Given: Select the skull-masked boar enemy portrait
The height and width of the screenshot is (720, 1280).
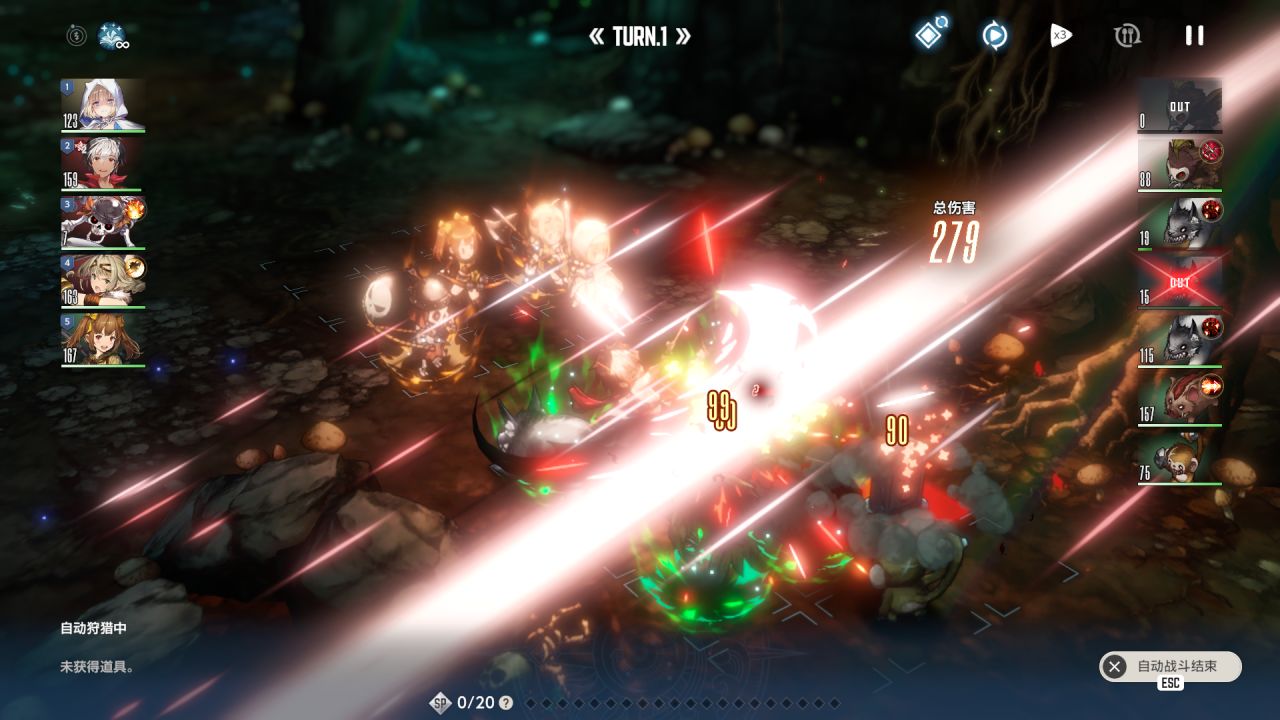Looking at the screenshot, I should click(1180, 164).
